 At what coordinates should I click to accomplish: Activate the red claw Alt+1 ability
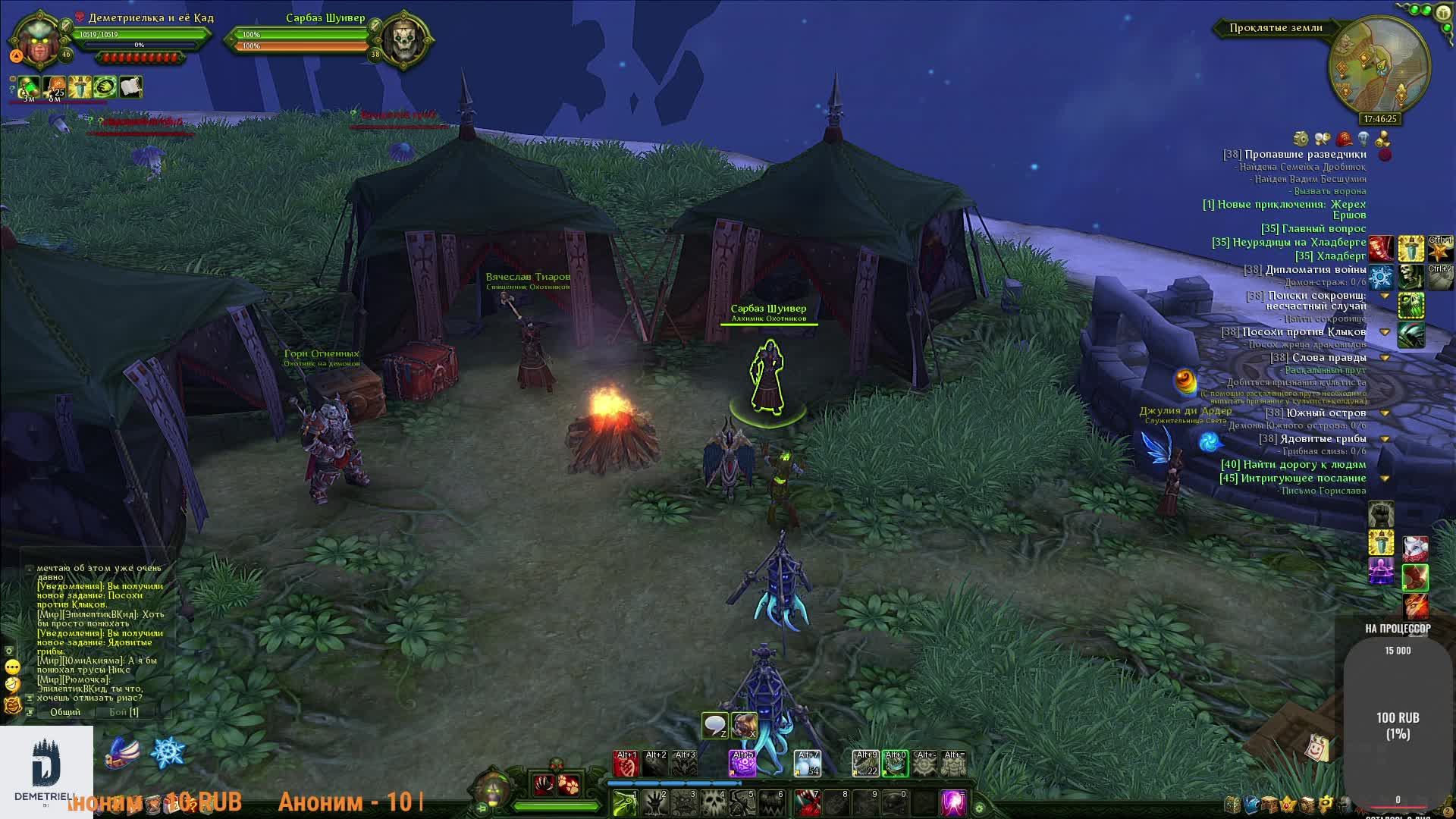point(626,764)
